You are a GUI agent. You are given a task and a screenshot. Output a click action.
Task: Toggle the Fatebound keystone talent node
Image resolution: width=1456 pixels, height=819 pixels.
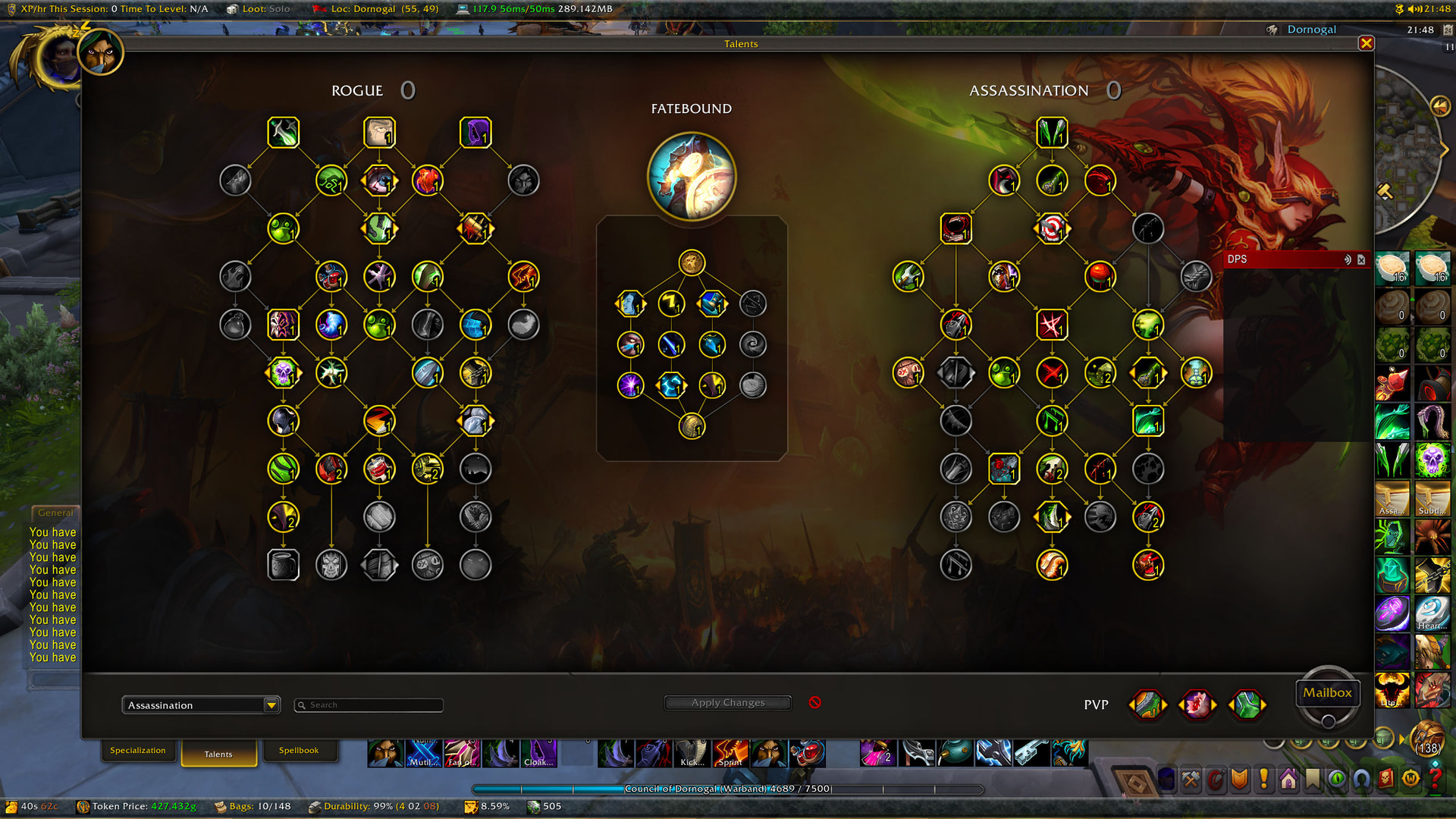click(x=691, y=261)
